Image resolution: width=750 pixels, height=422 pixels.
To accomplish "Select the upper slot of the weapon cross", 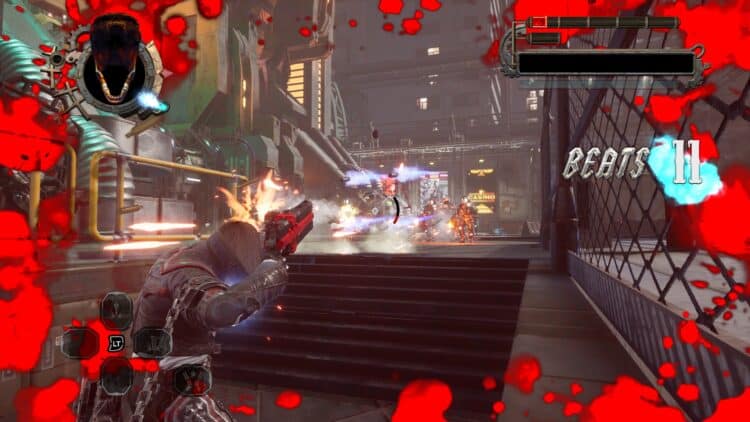I will tap(116, 310).
